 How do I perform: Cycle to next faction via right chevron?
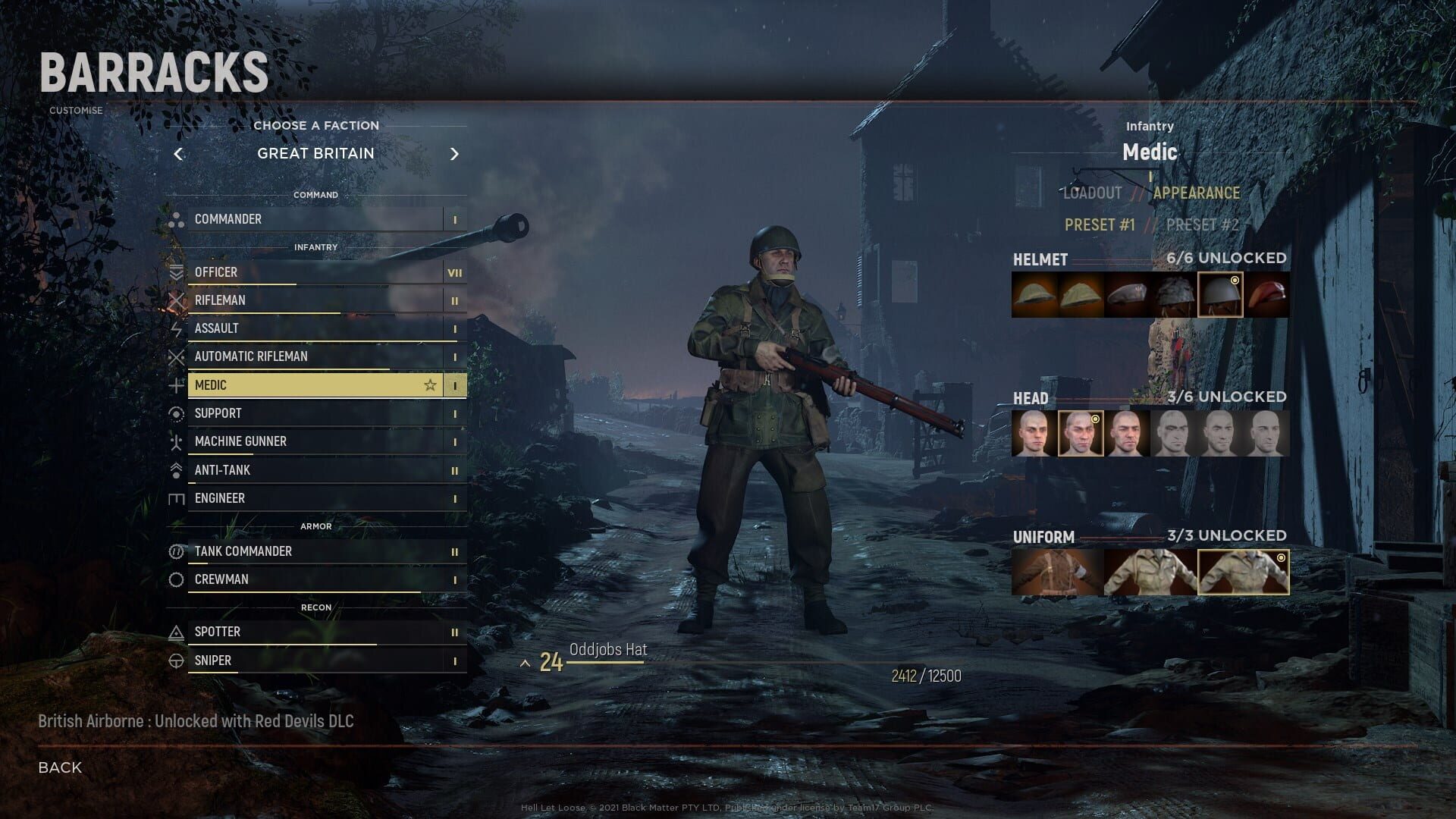tap(455, 153)
